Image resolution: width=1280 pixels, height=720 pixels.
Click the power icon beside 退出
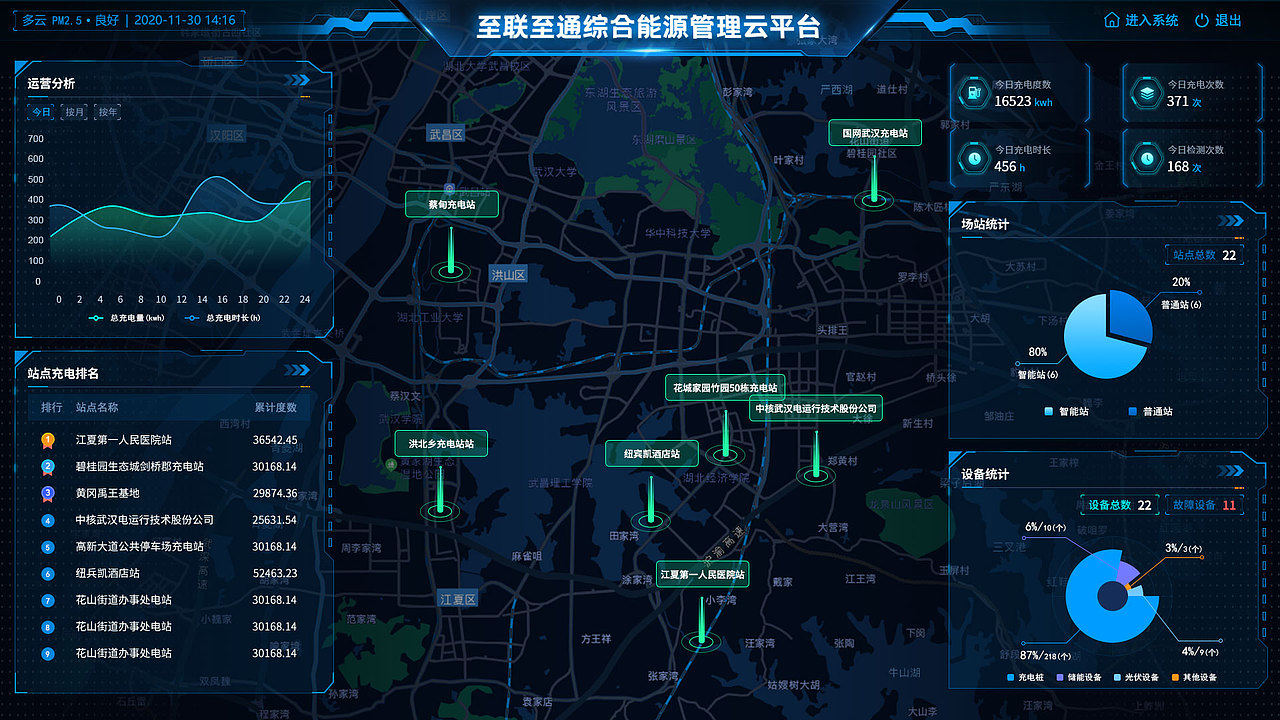pos(1202,19)
